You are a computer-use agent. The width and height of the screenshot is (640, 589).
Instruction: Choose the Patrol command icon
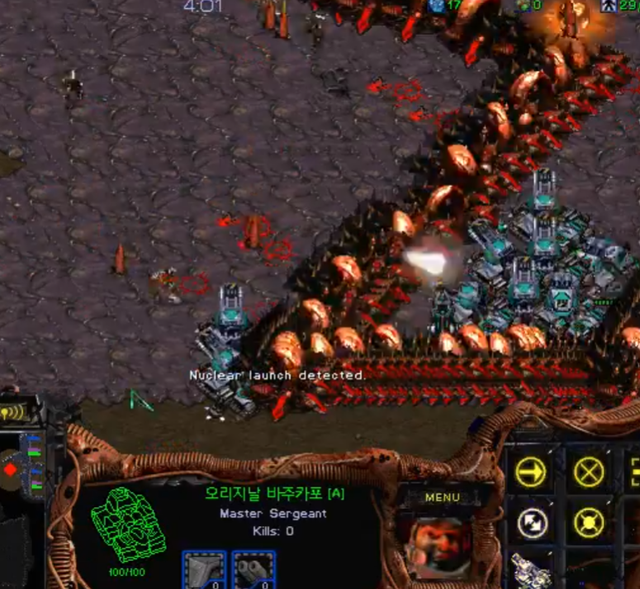tap(531, 522)
